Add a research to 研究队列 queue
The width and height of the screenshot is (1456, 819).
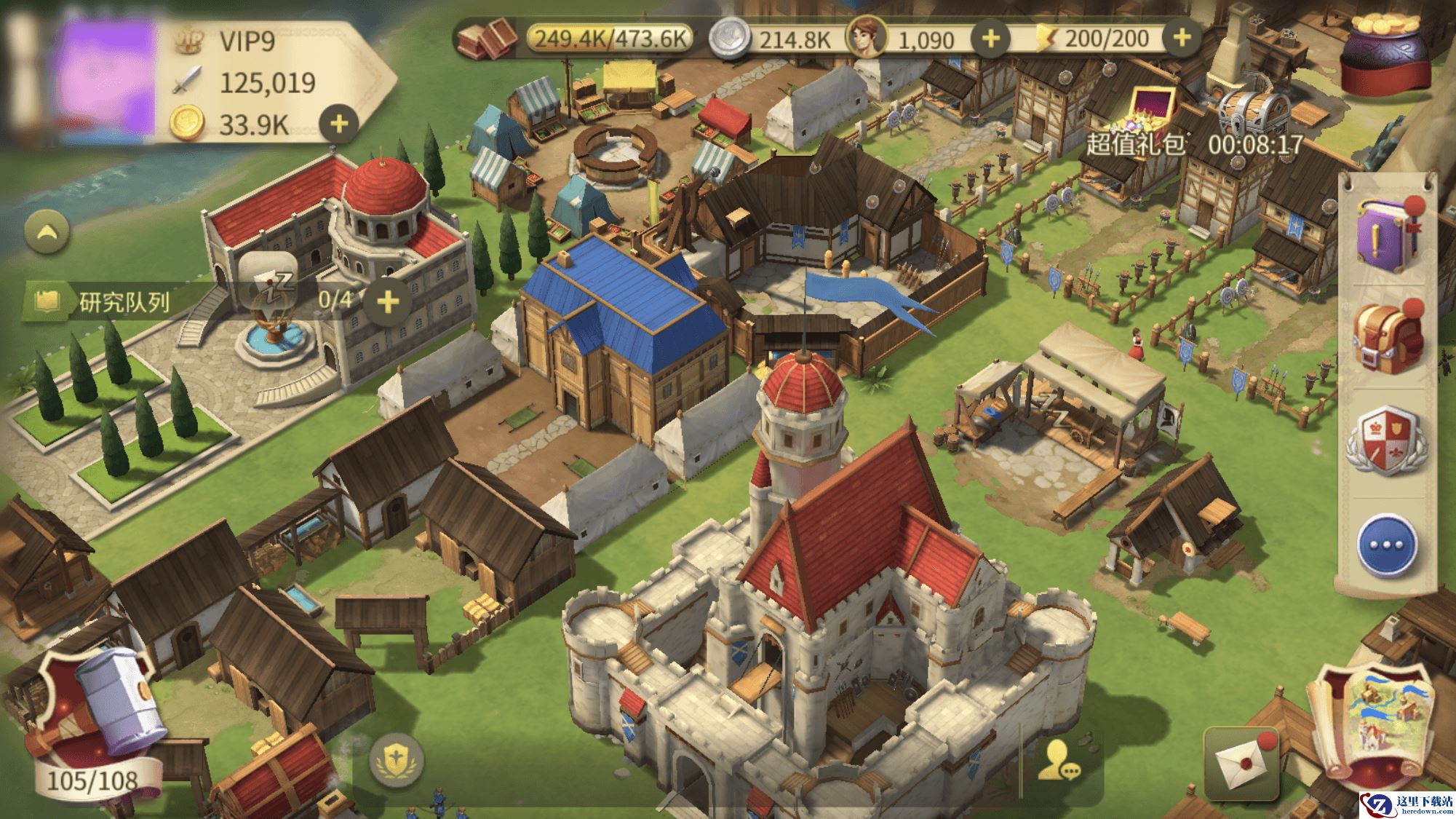click(388, 301)
